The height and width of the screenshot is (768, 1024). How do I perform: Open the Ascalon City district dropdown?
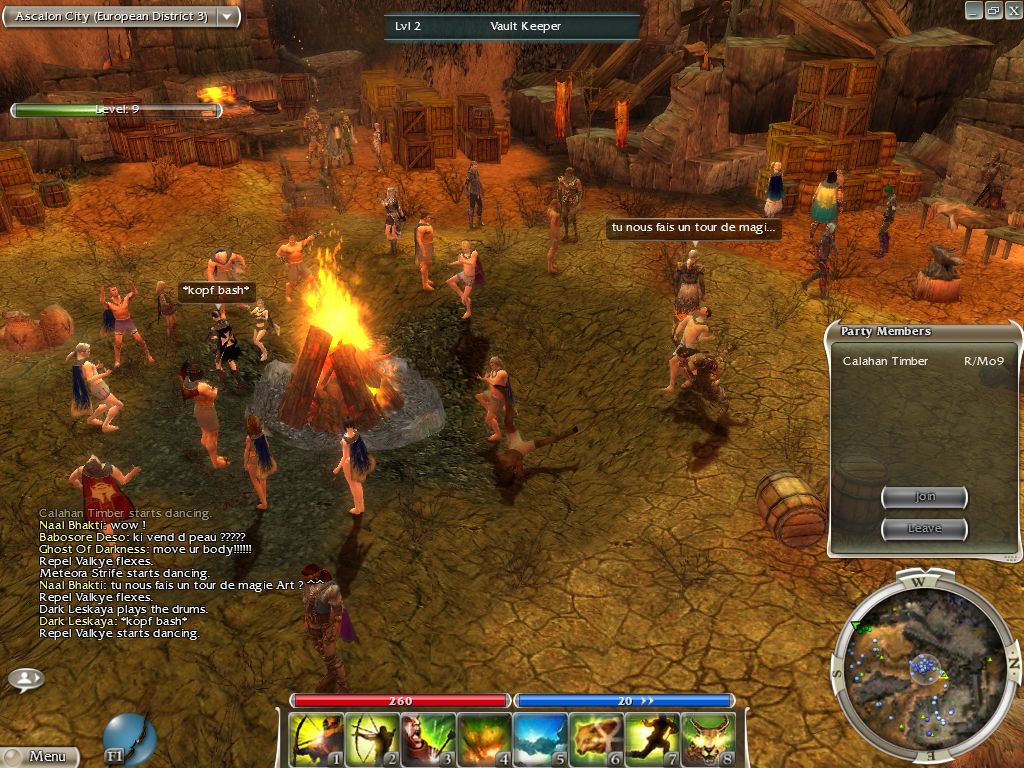click(227, 17)
